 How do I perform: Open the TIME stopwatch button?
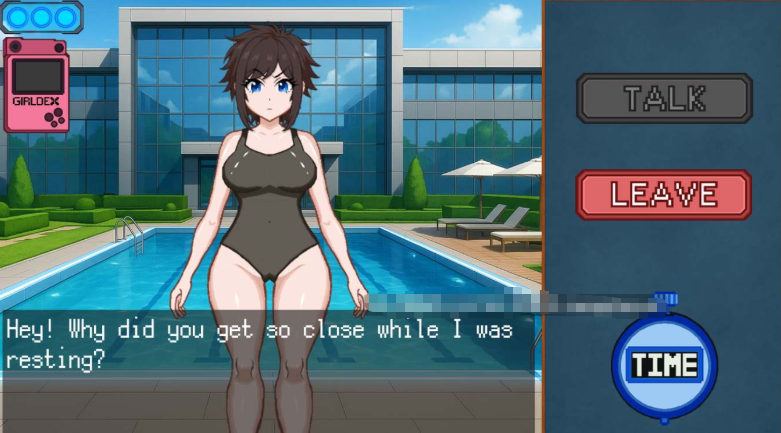[x=664, y=363]
